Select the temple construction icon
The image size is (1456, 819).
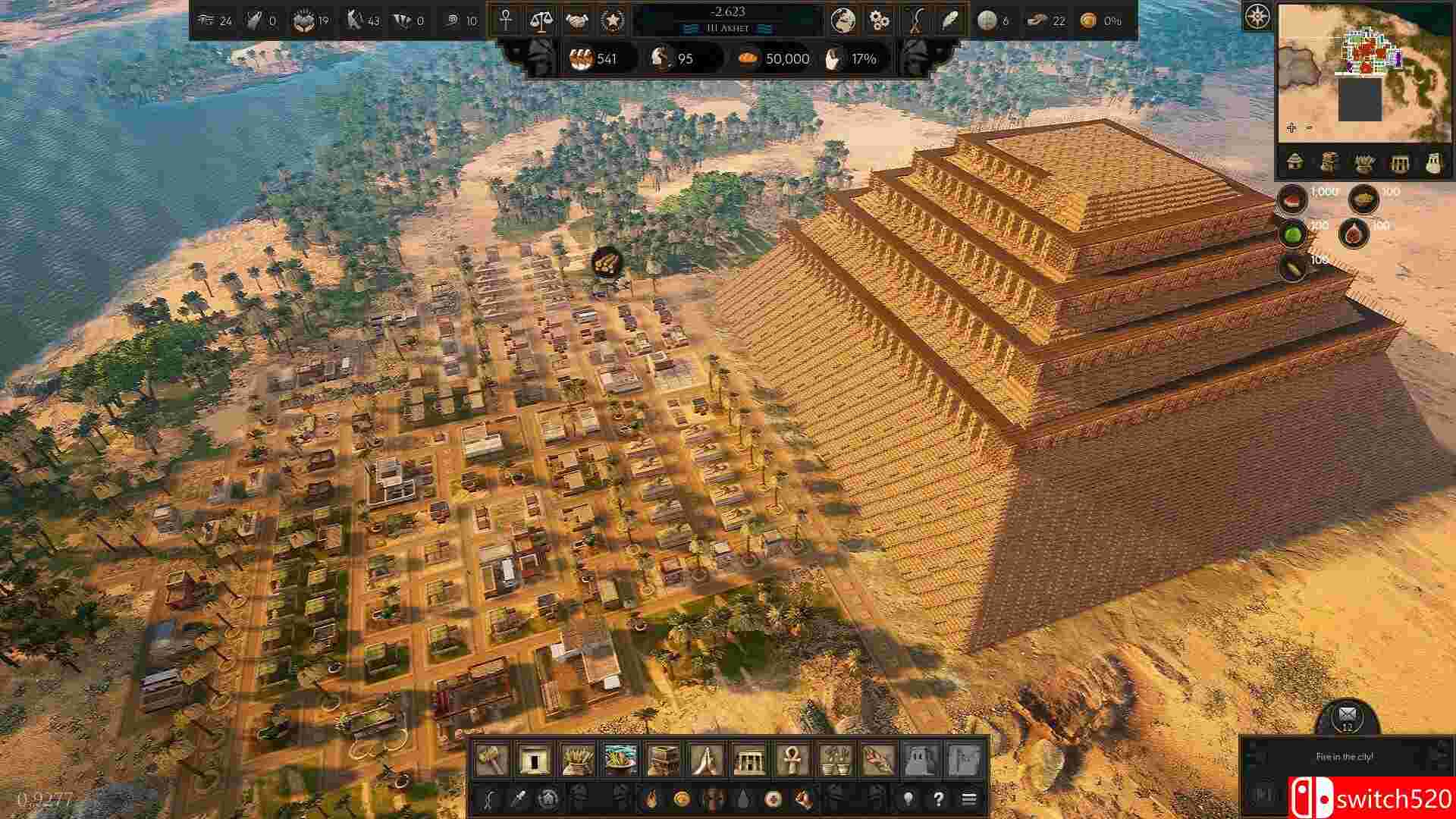tap(749, 758)
